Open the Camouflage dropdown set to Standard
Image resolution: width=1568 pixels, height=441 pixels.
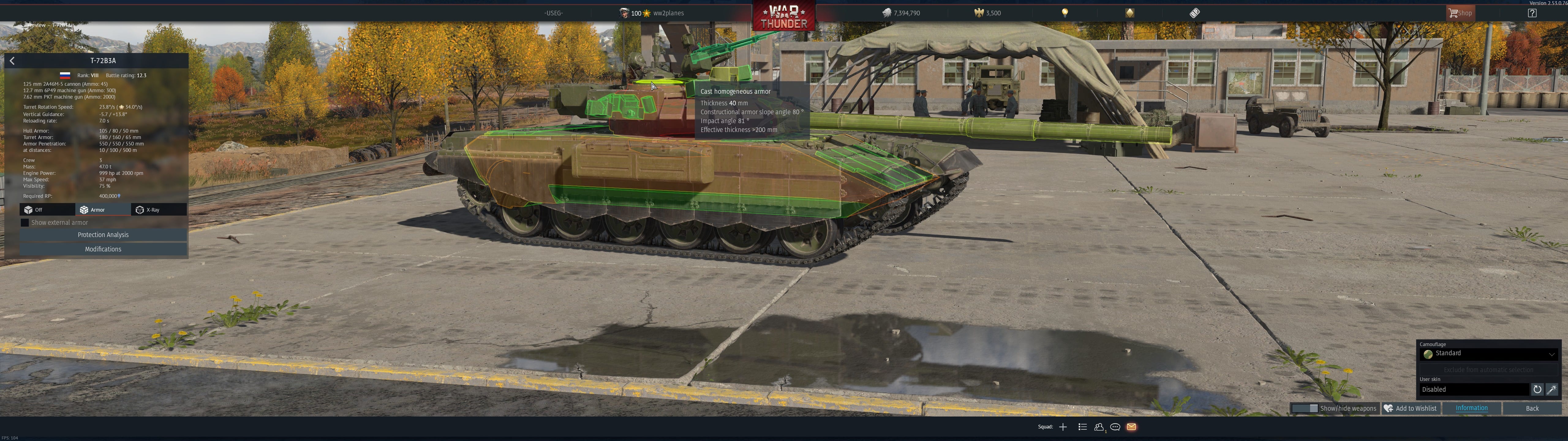coord(1488,354)
